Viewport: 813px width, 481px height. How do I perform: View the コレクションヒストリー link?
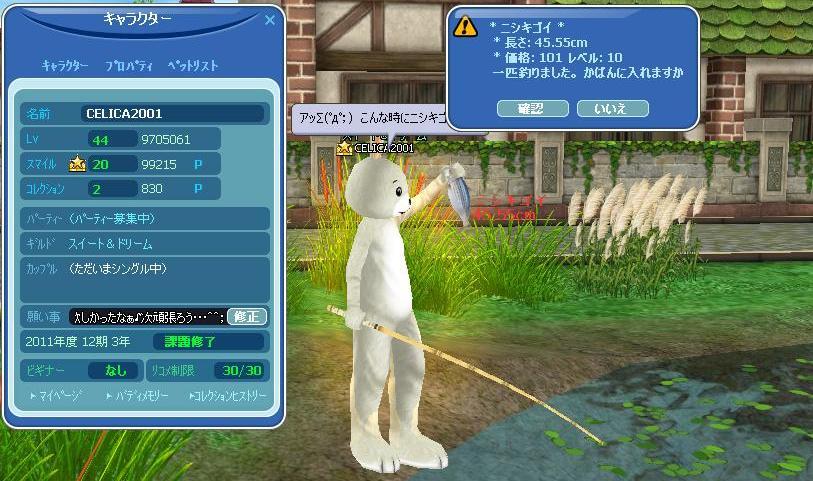[228, 396]
